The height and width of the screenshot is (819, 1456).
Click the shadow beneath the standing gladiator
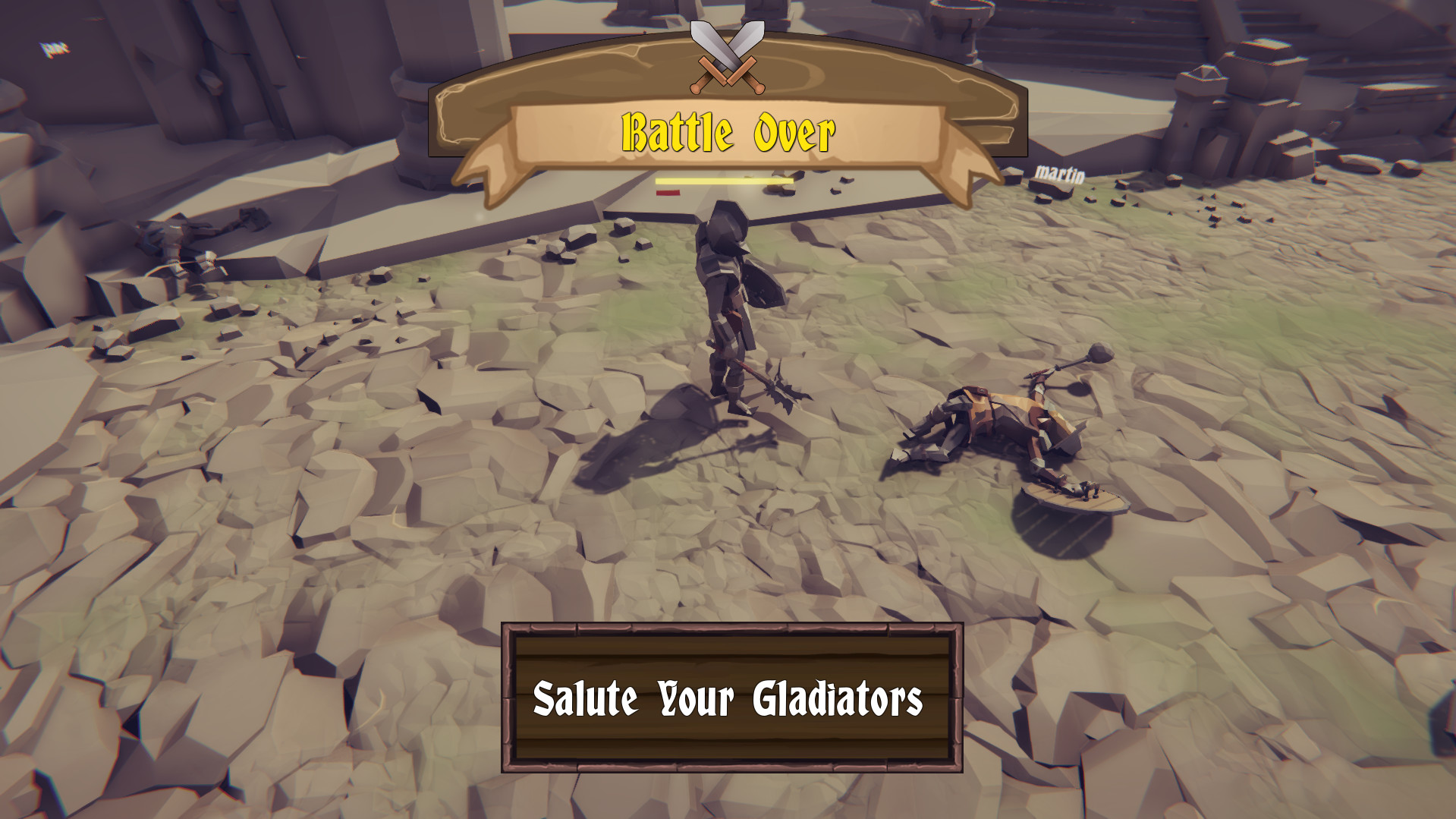click(x=668, y=433)
